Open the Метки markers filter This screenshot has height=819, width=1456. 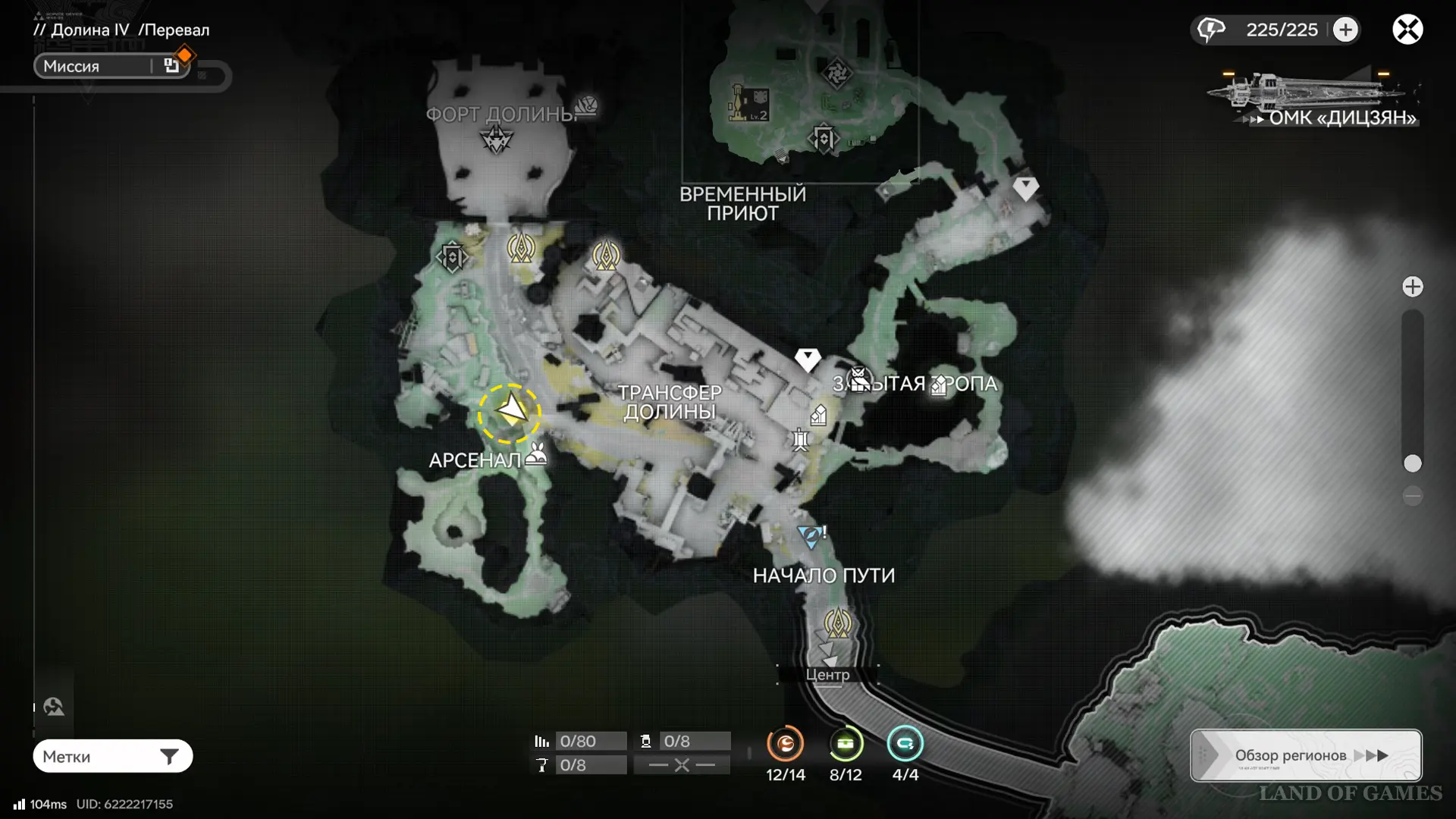point(112,756)
